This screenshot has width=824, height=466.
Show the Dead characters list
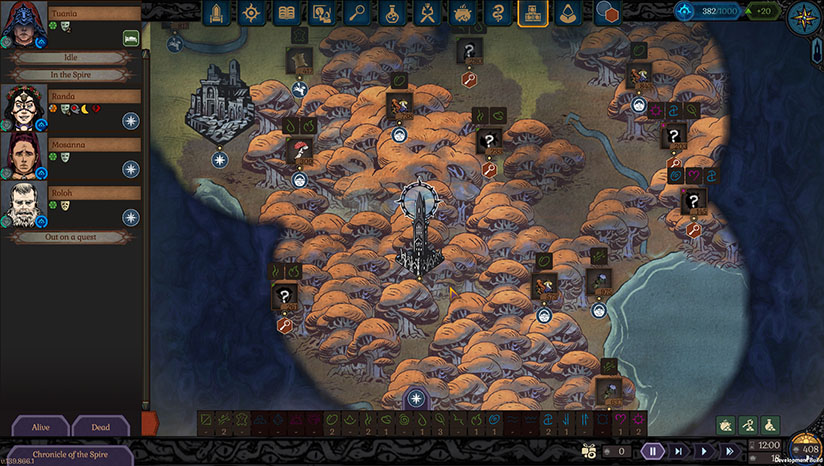pyautogui.click(x=101, y=427)
